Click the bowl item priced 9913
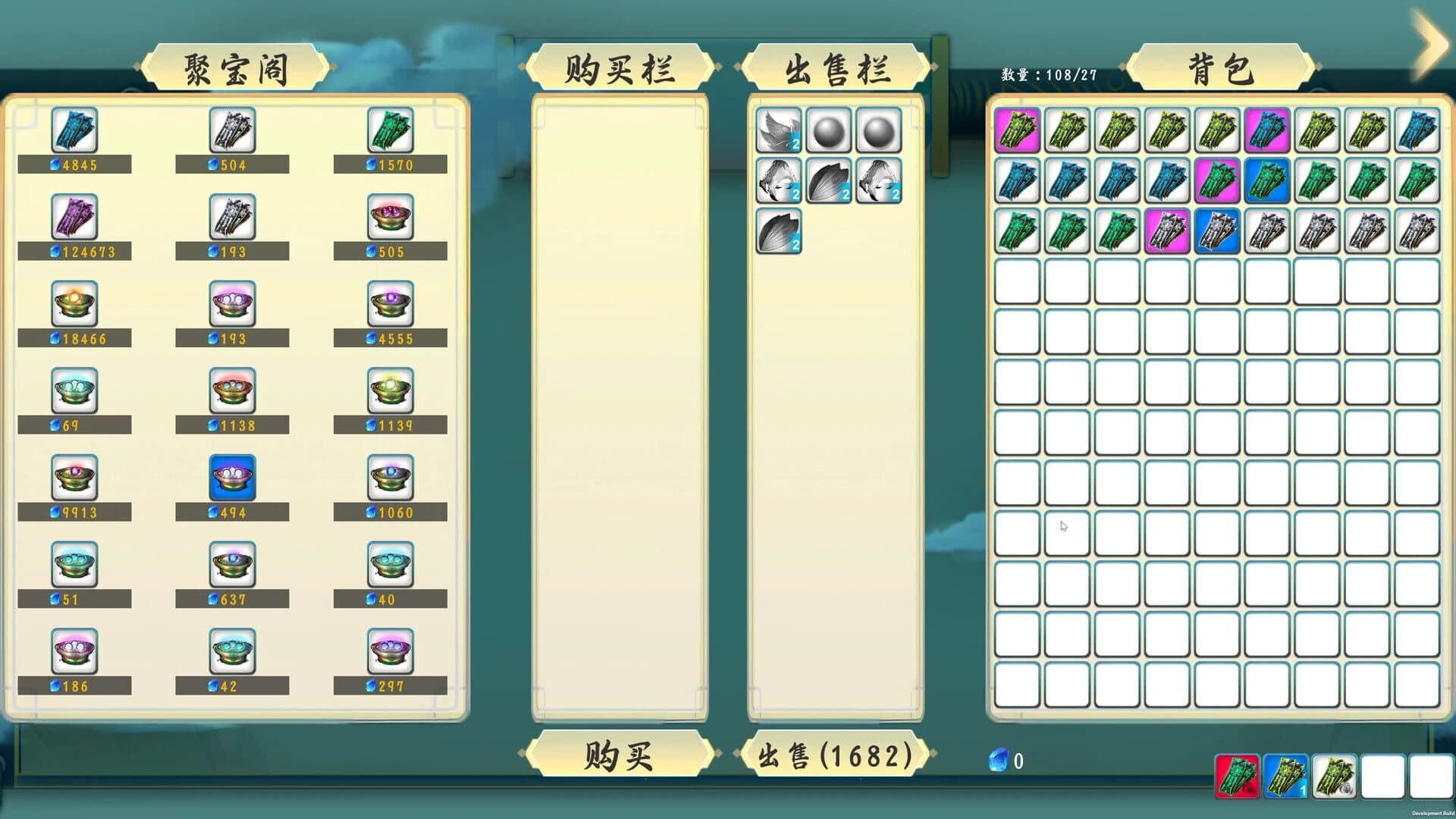 pyautogui.click(x=74, y=478)
